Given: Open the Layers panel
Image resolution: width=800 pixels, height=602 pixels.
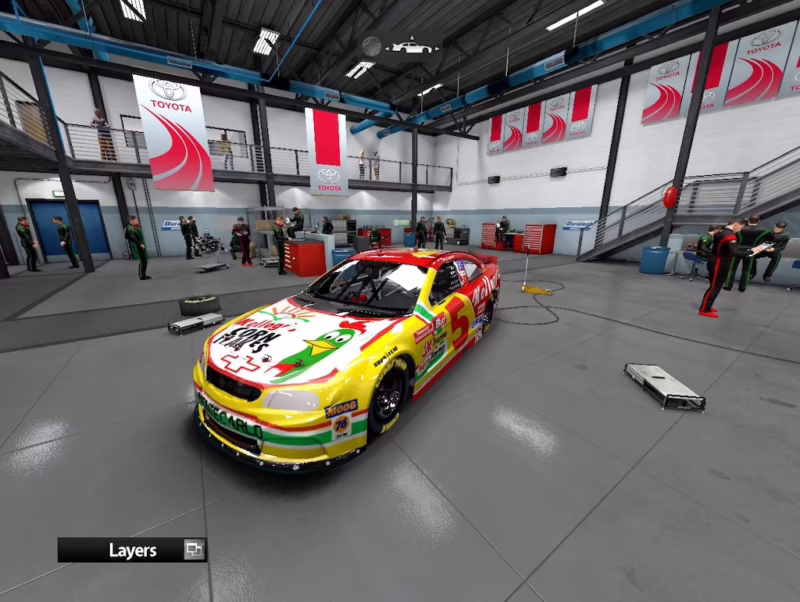Looking at the screenshot, I should pyautogui.click(x=132, y=550).
